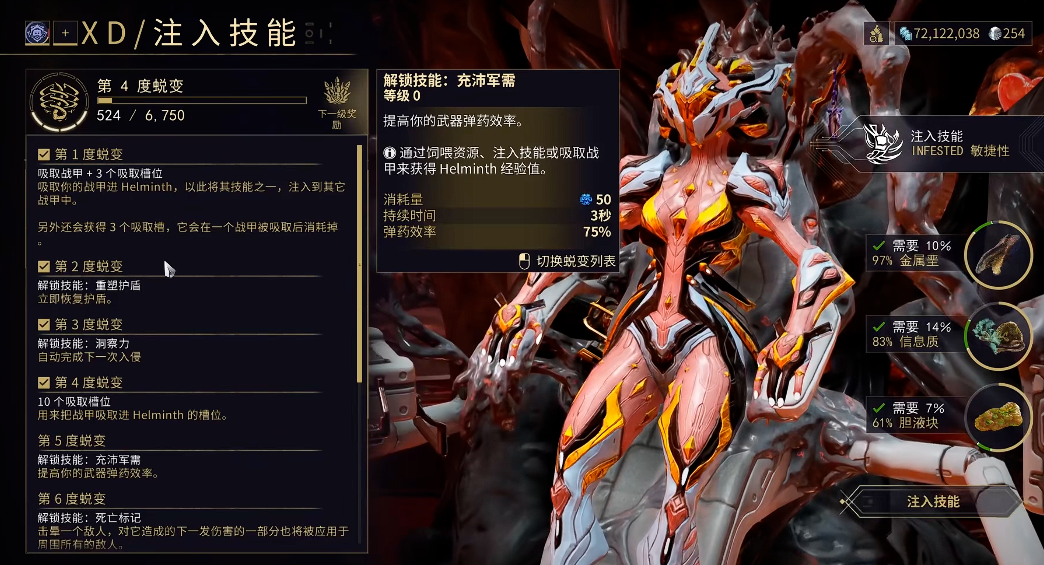Show the 下一级奖励 next rank reward
Screen dimensions: 1044x565
pos(337,101)
